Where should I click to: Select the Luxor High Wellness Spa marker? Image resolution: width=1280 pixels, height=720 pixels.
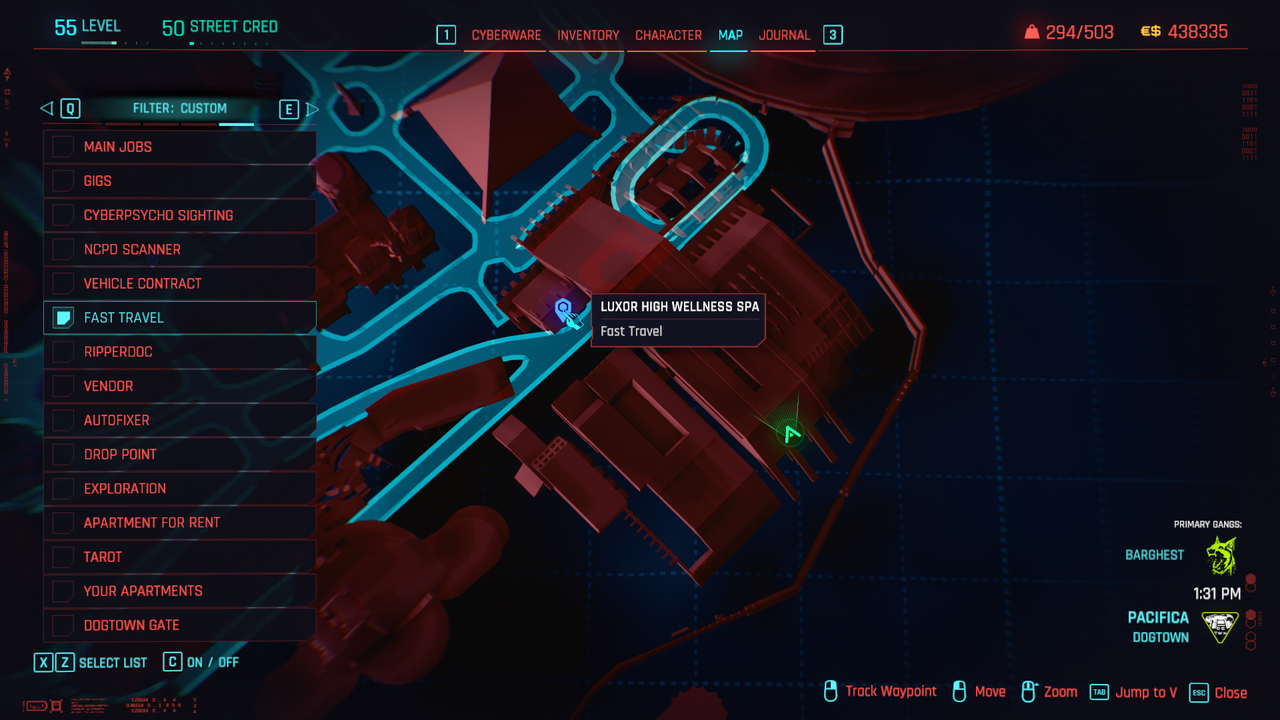click(x=564, y=309)
